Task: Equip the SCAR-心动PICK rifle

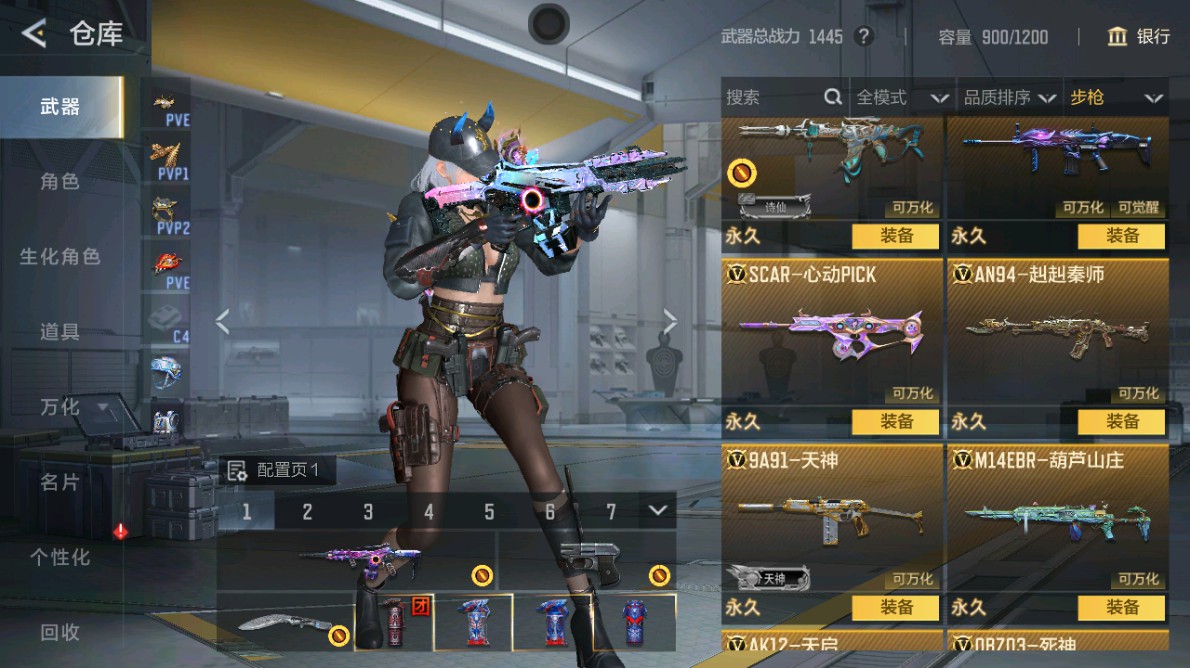Action: [x=895, y=422]
